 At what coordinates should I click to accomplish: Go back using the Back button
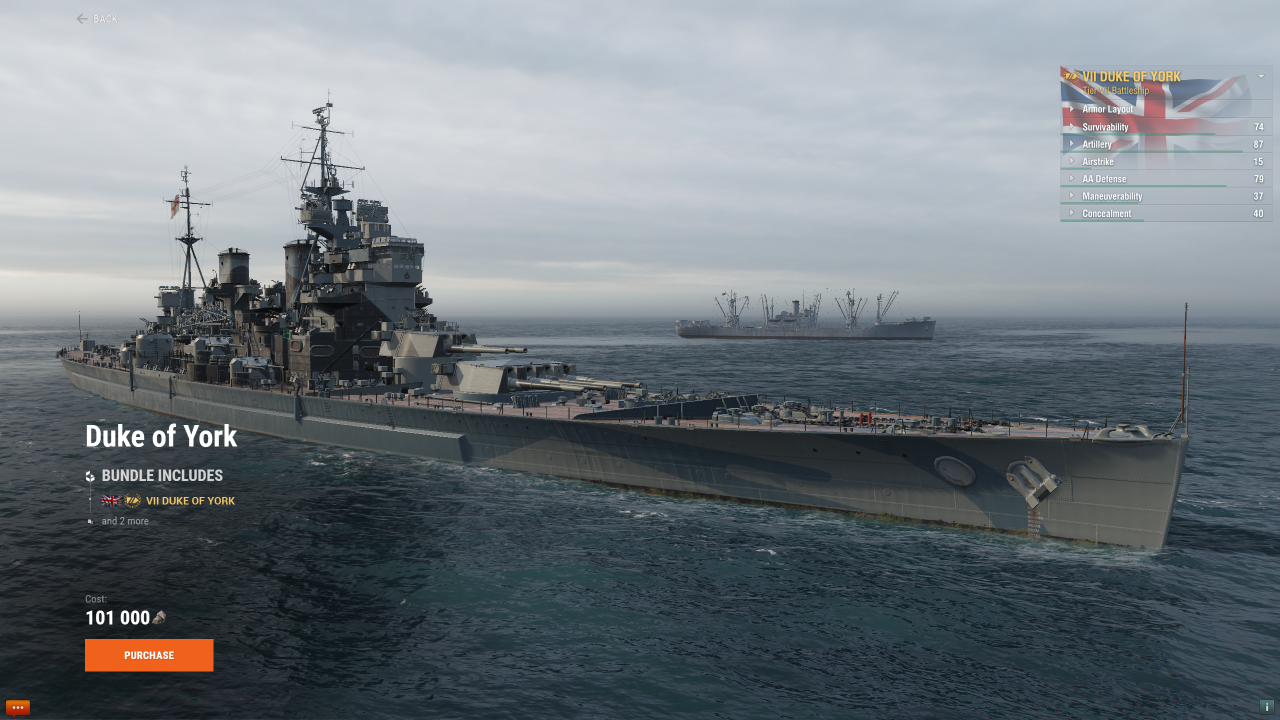tap(97, 19)
